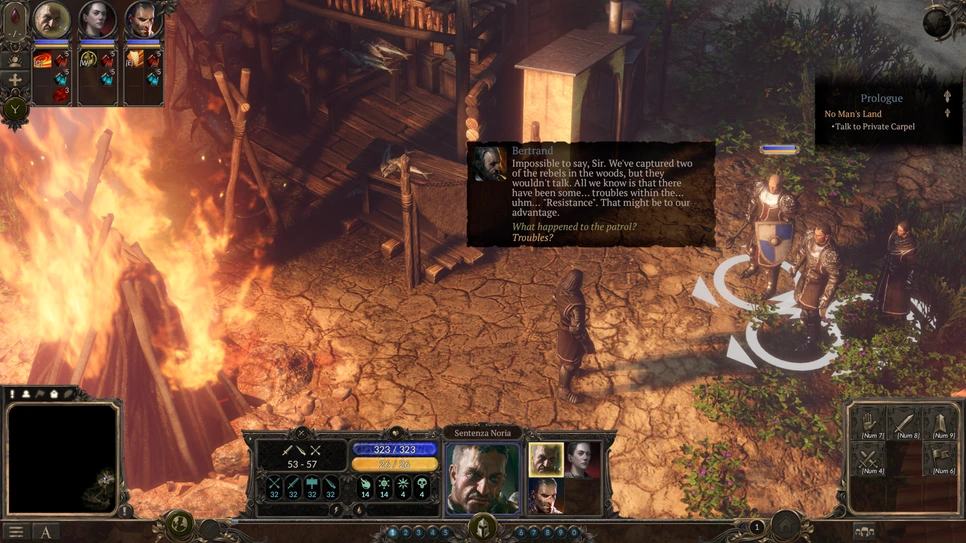Click the "Talk to Private Carpel" objective

coord(875,127)
